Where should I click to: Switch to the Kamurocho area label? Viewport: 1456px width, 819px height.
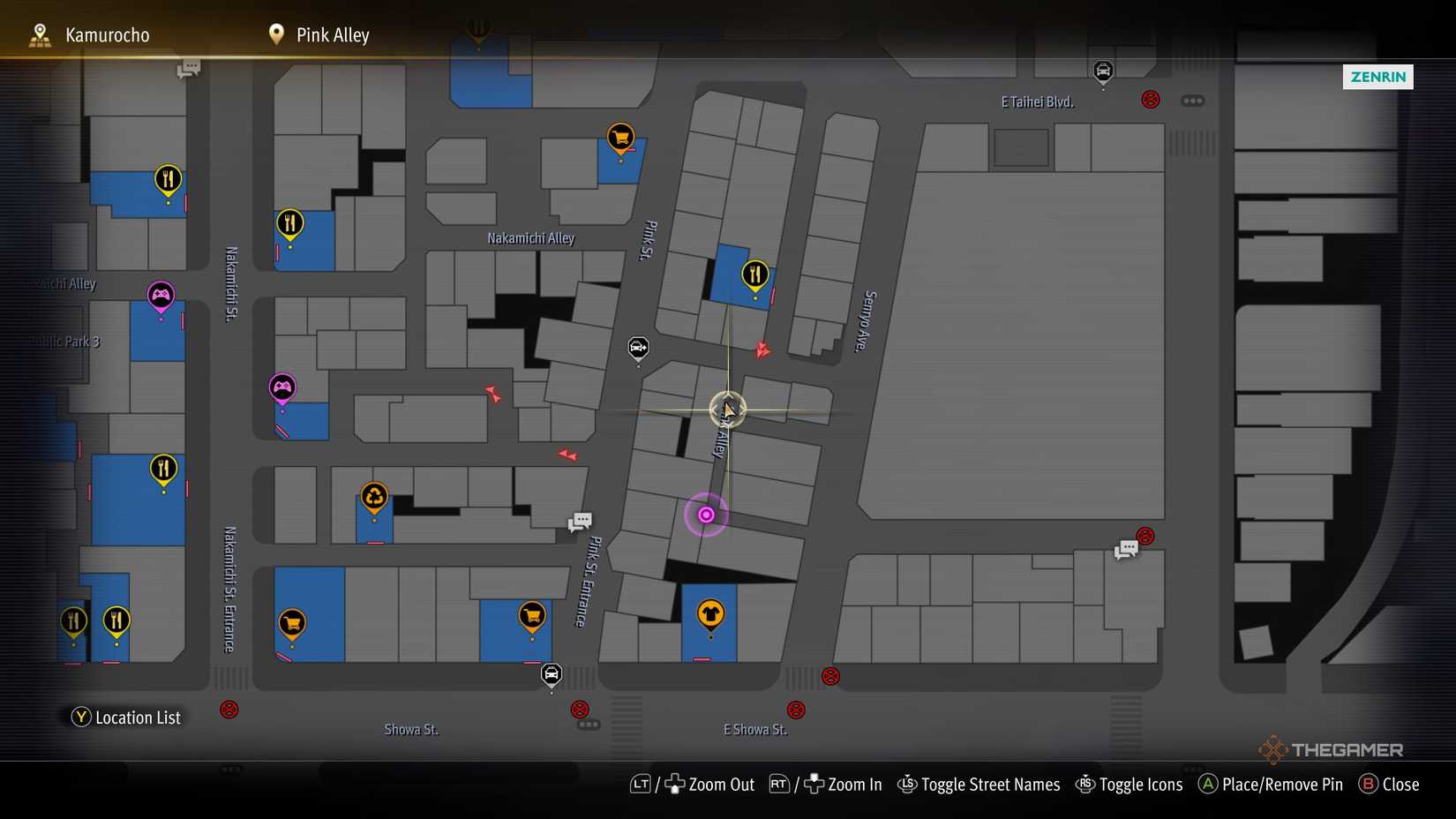106,34
